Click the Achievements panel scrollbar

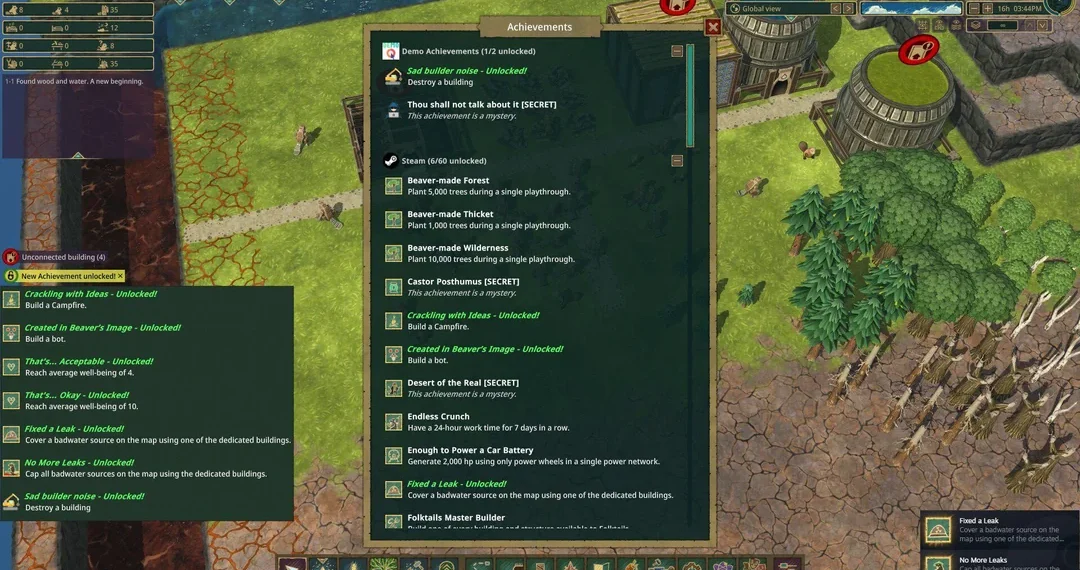coord(690,95)
